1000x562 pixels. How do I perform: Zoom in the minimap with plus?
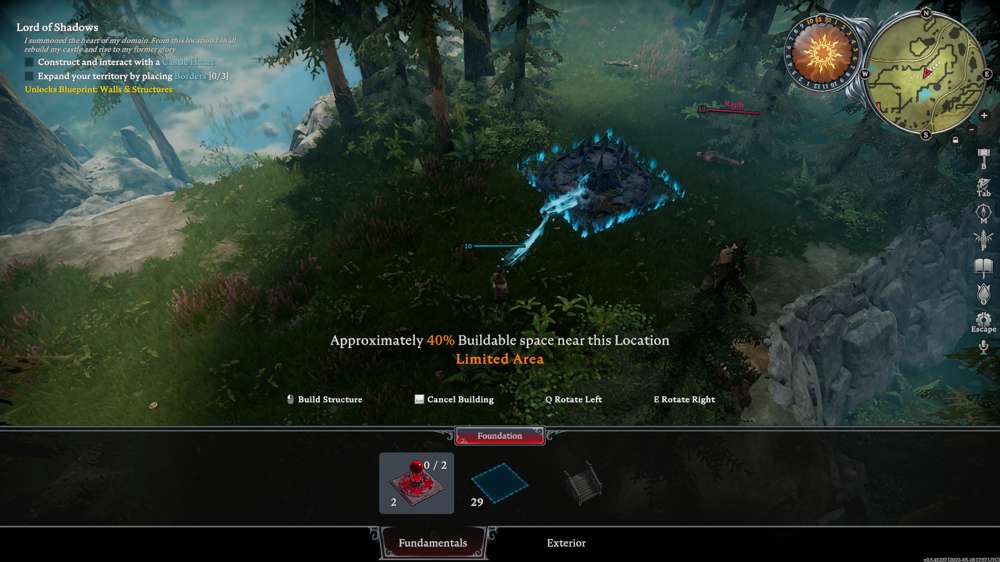(984, 116)
